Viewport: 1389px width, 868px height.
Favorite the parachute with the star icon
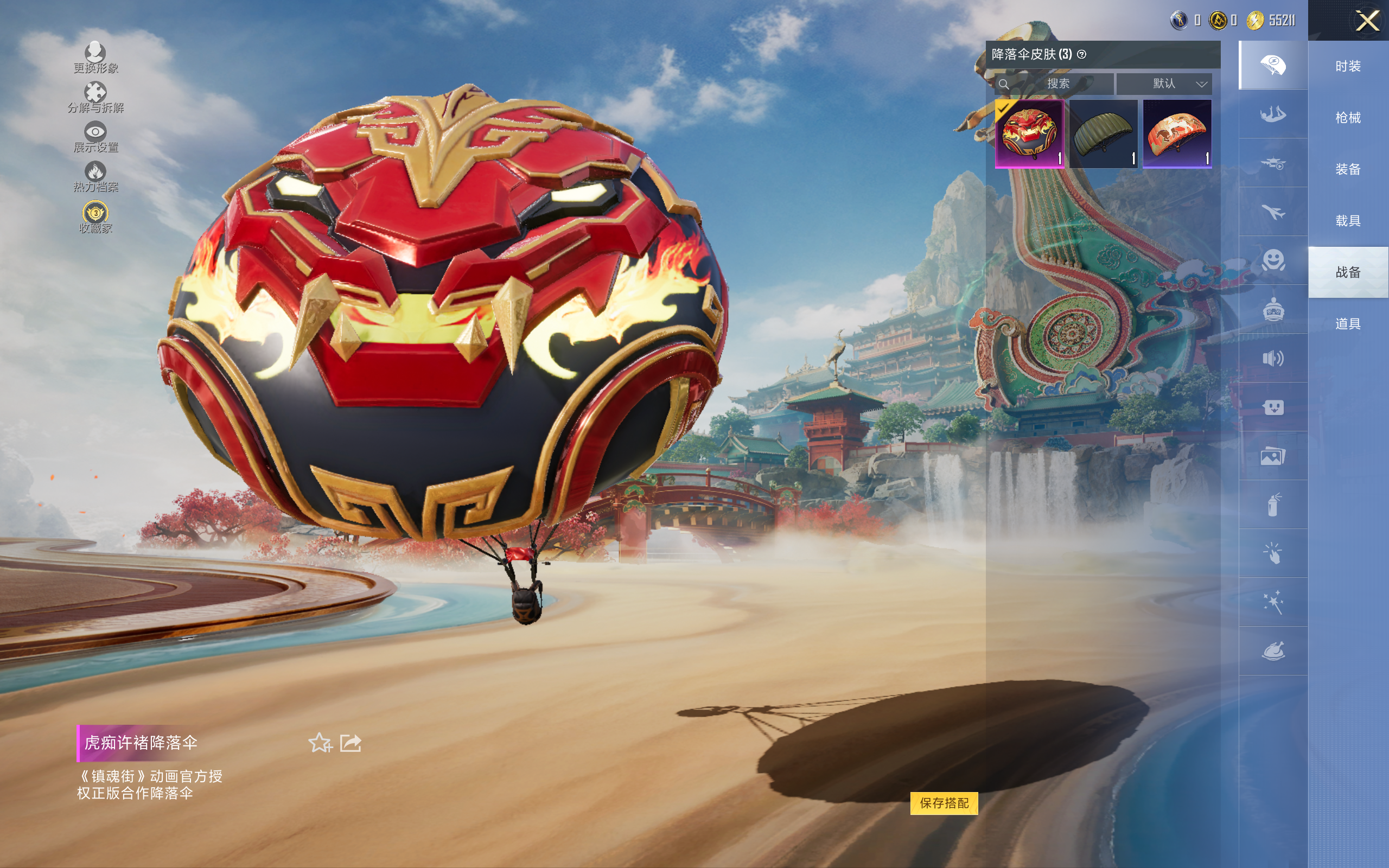pos(320,743)
